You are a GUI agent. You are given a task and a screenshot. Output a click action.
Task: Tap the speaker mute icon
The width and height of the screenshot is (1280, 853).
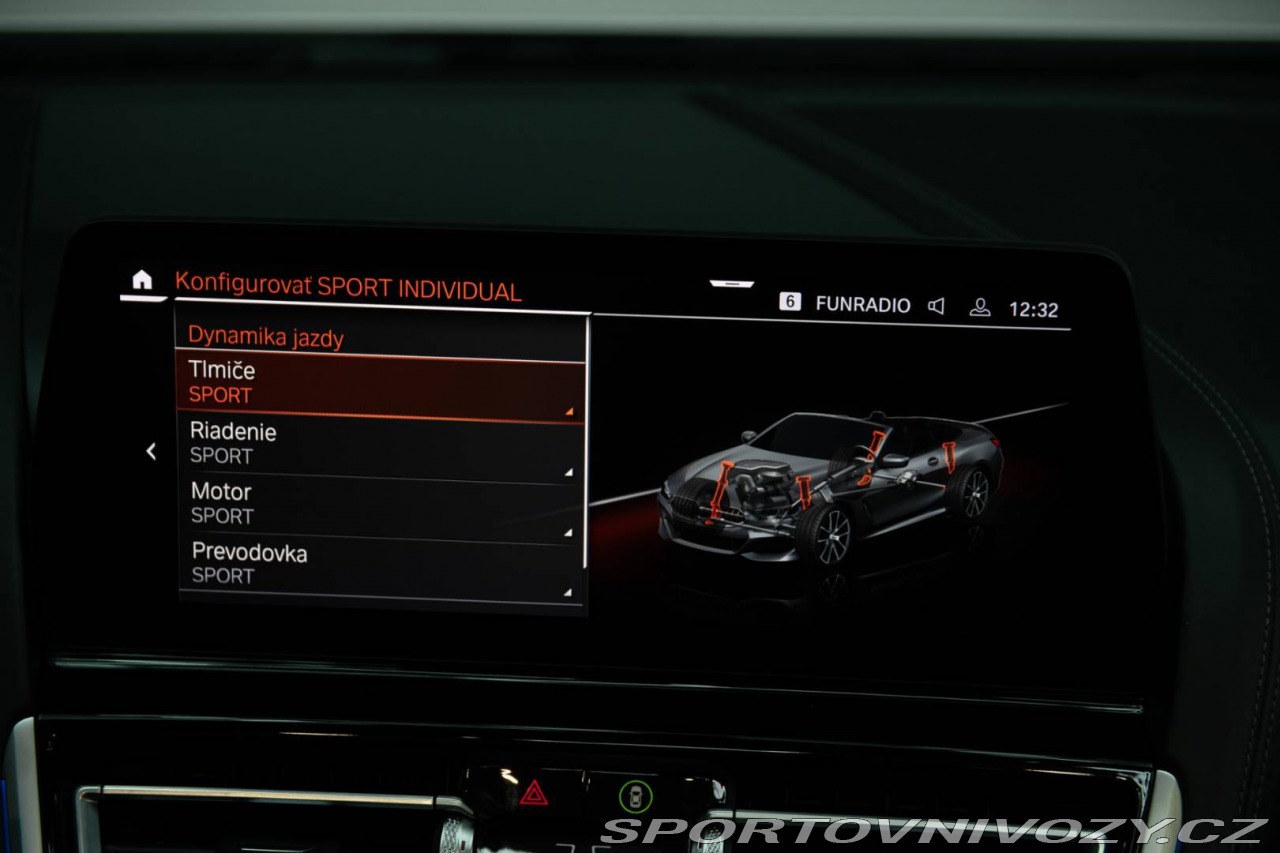[x=936, y=306]
